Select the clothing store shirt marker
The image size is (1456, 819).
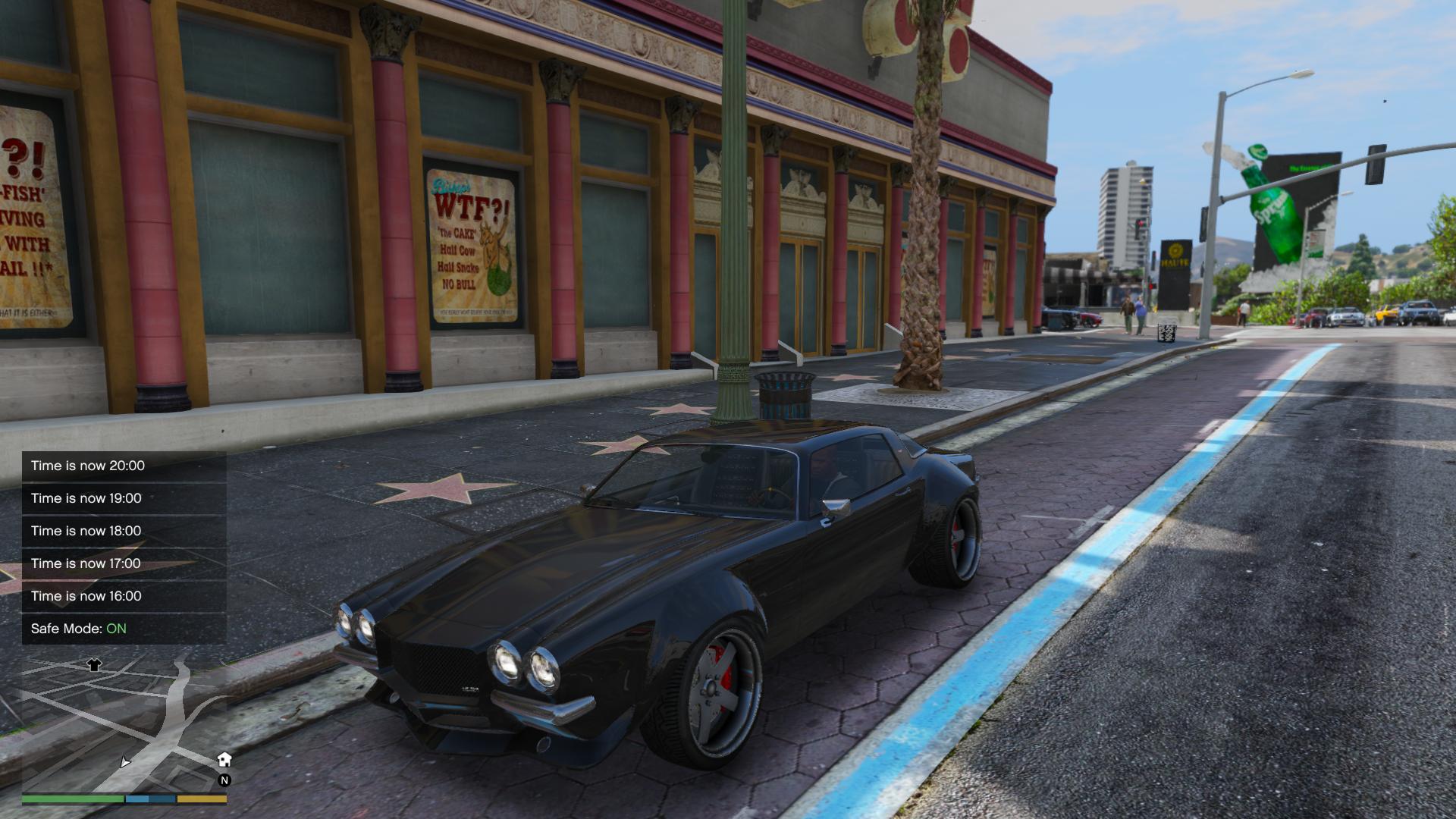[94, 665]
